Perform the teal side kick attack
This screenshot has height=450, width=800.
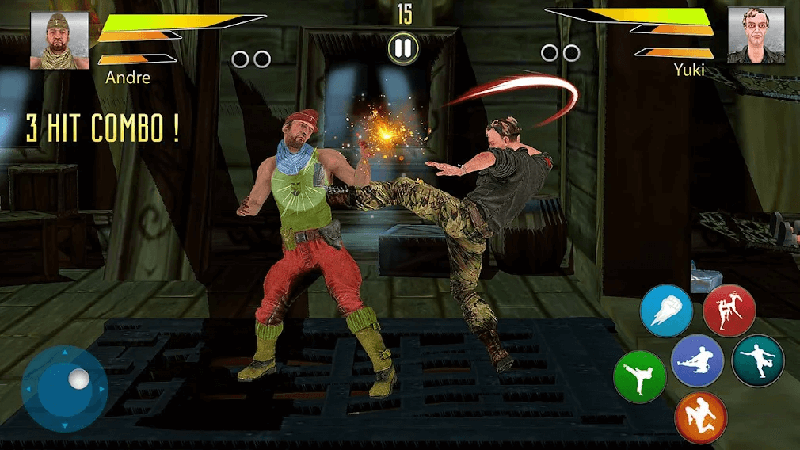click(x=758, y=361)
